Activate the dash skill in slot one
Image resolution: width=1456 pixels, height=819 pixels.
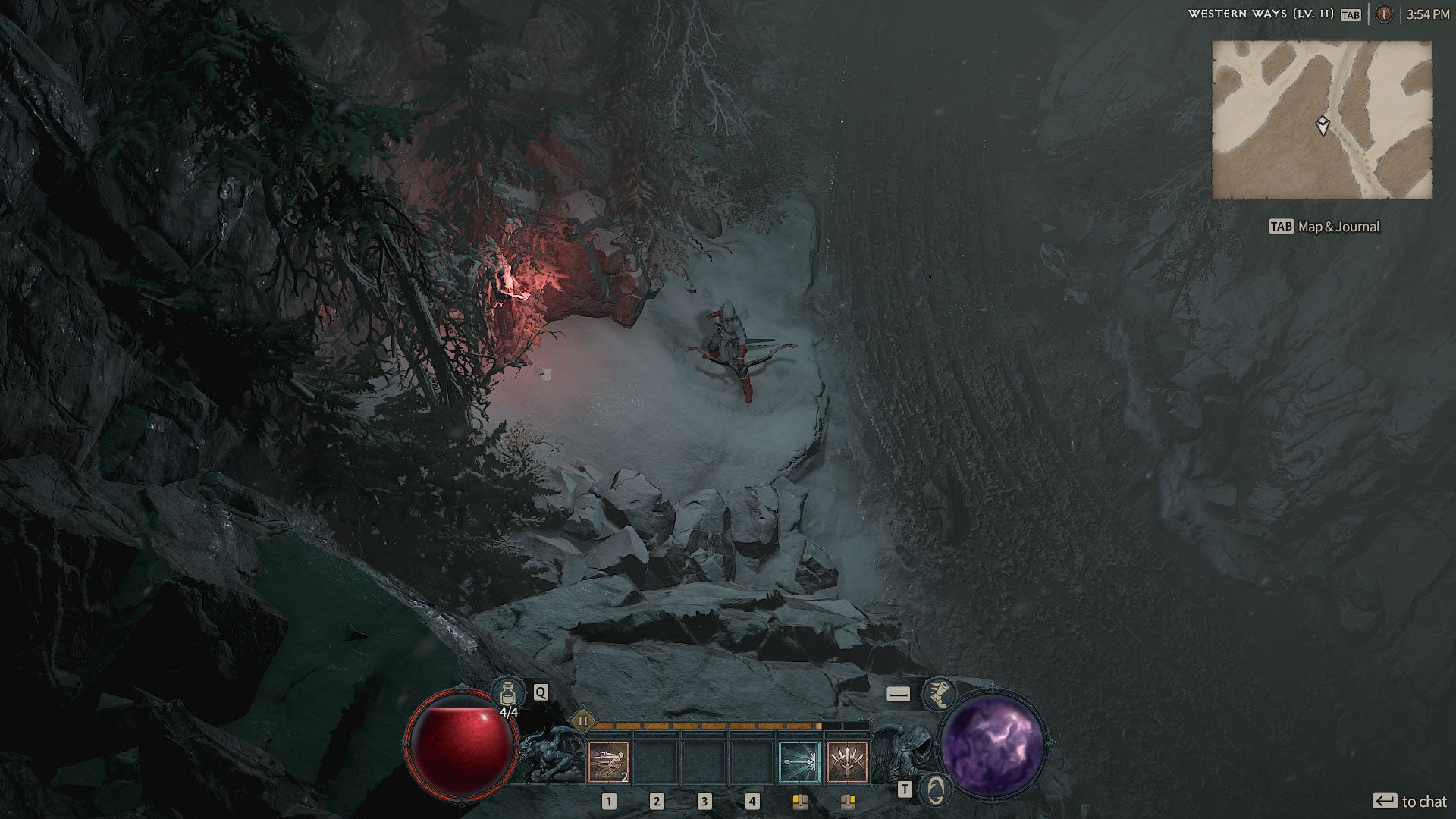pyautogui.click(x=608, y=761)
